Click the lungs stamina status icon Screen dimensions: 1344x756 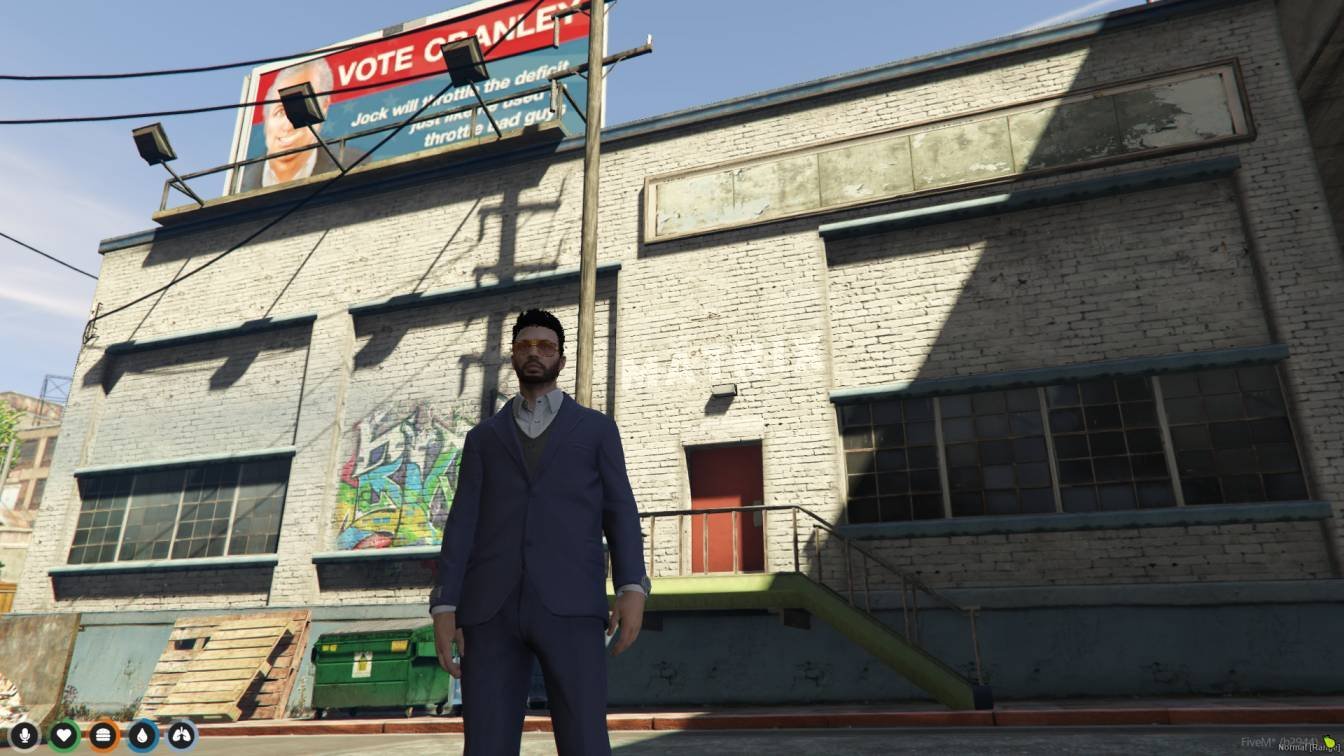[182, 736]
